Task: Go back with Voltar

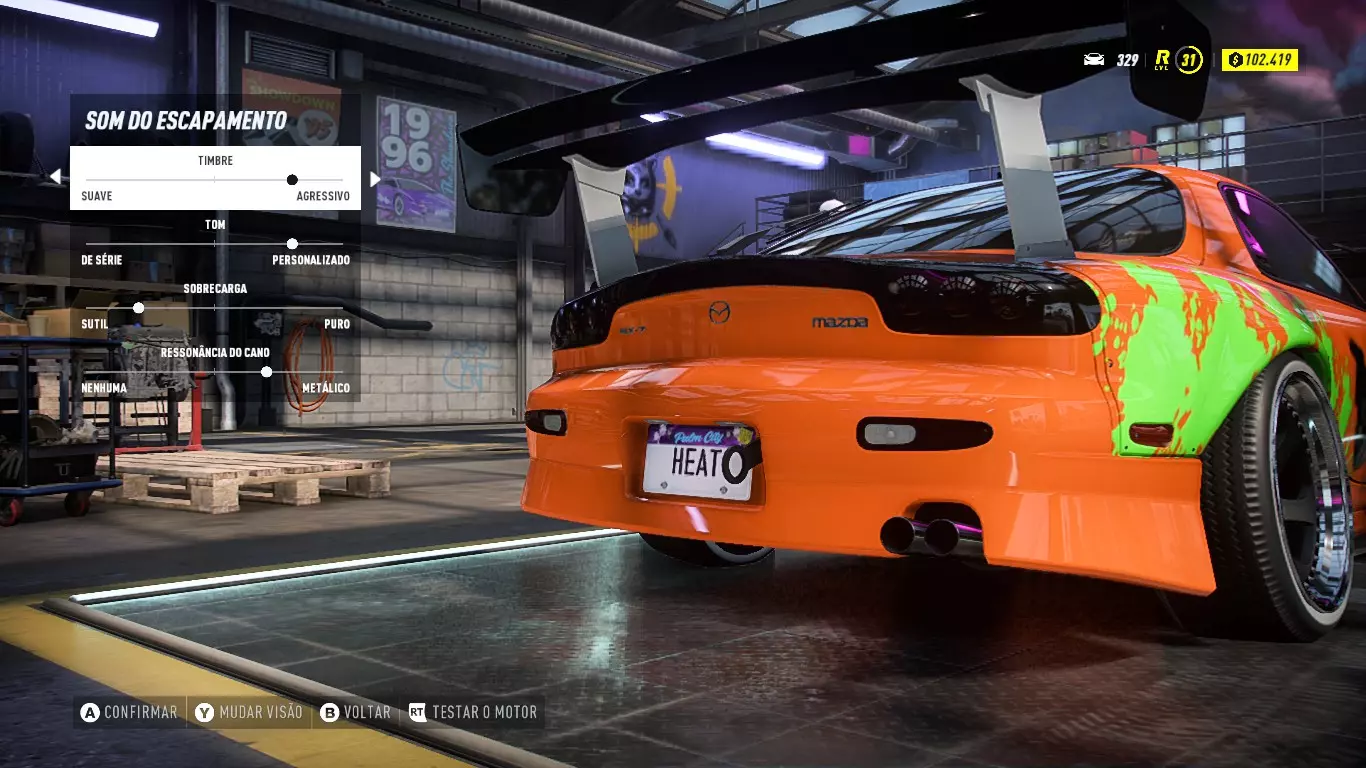Action: [x=356, y=712]
